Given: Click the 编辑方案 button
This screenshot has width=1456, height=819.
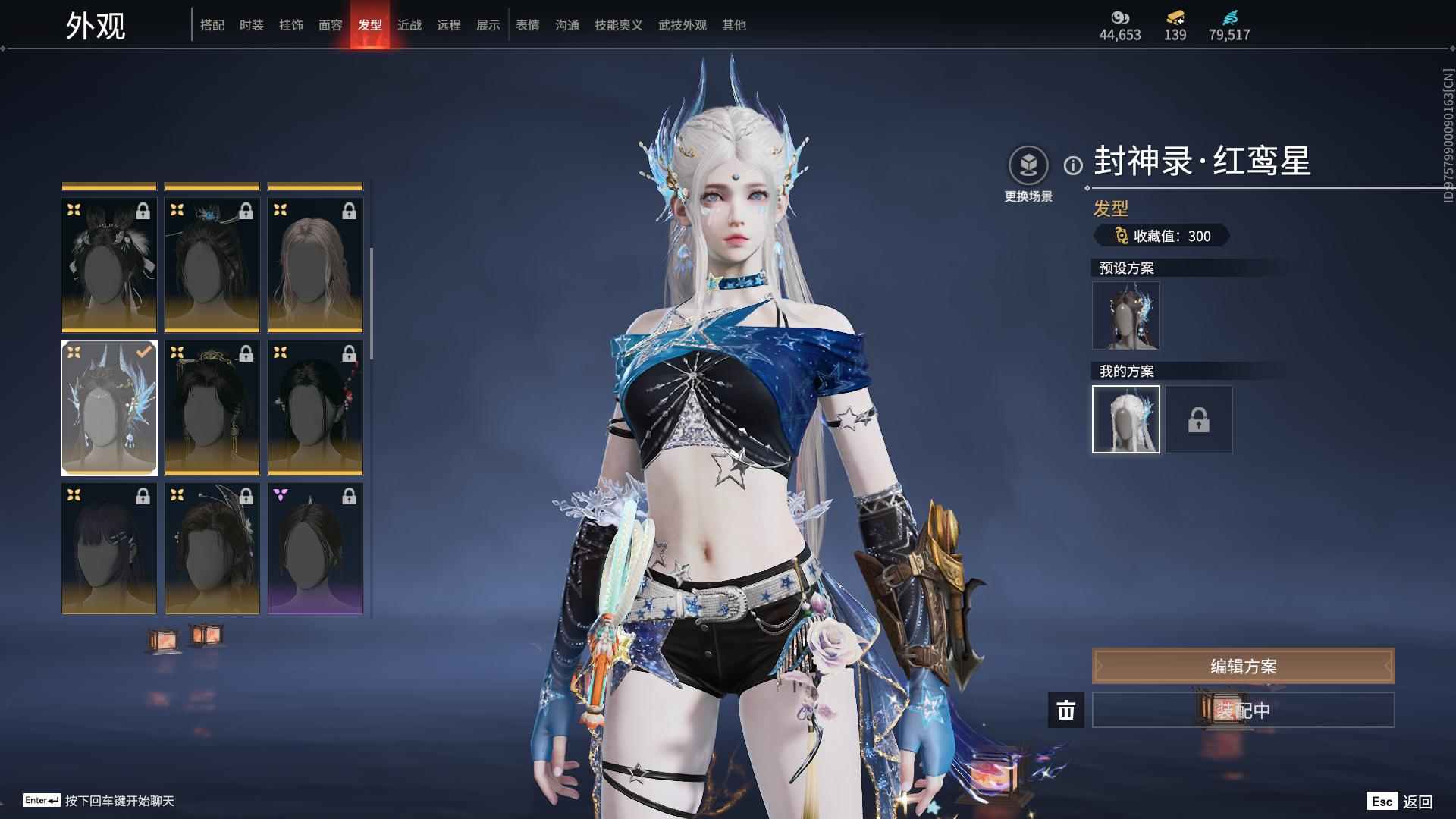Looking at the screenshot, I should pyautogui.click(x=1243, y=666).
